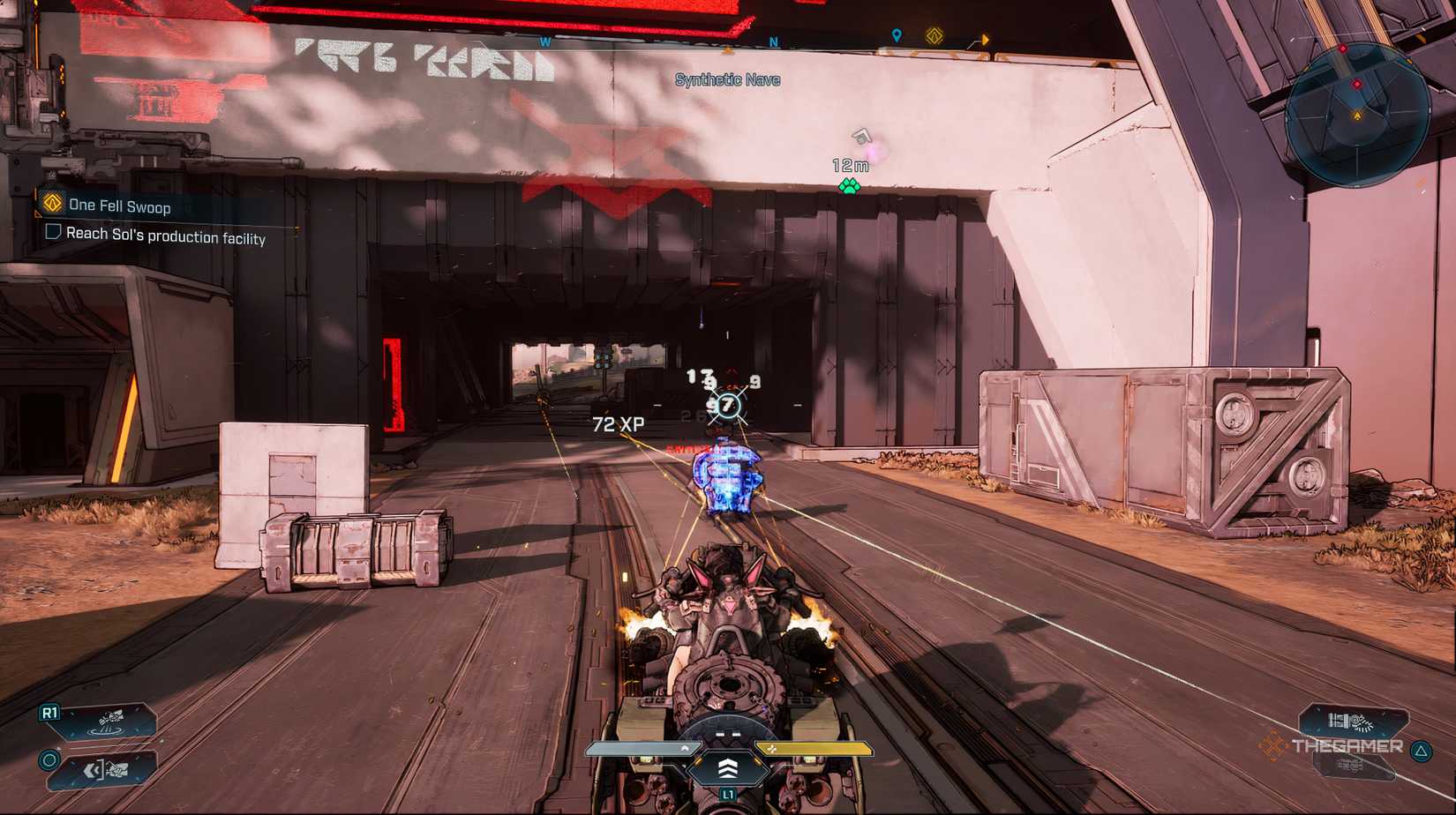Image resolution: width=1456 pixels, height=815 pixels.
Task: Toggle the PlayStation triangle button prompt
Action: pyautogui.click(x=1421, y=751)
